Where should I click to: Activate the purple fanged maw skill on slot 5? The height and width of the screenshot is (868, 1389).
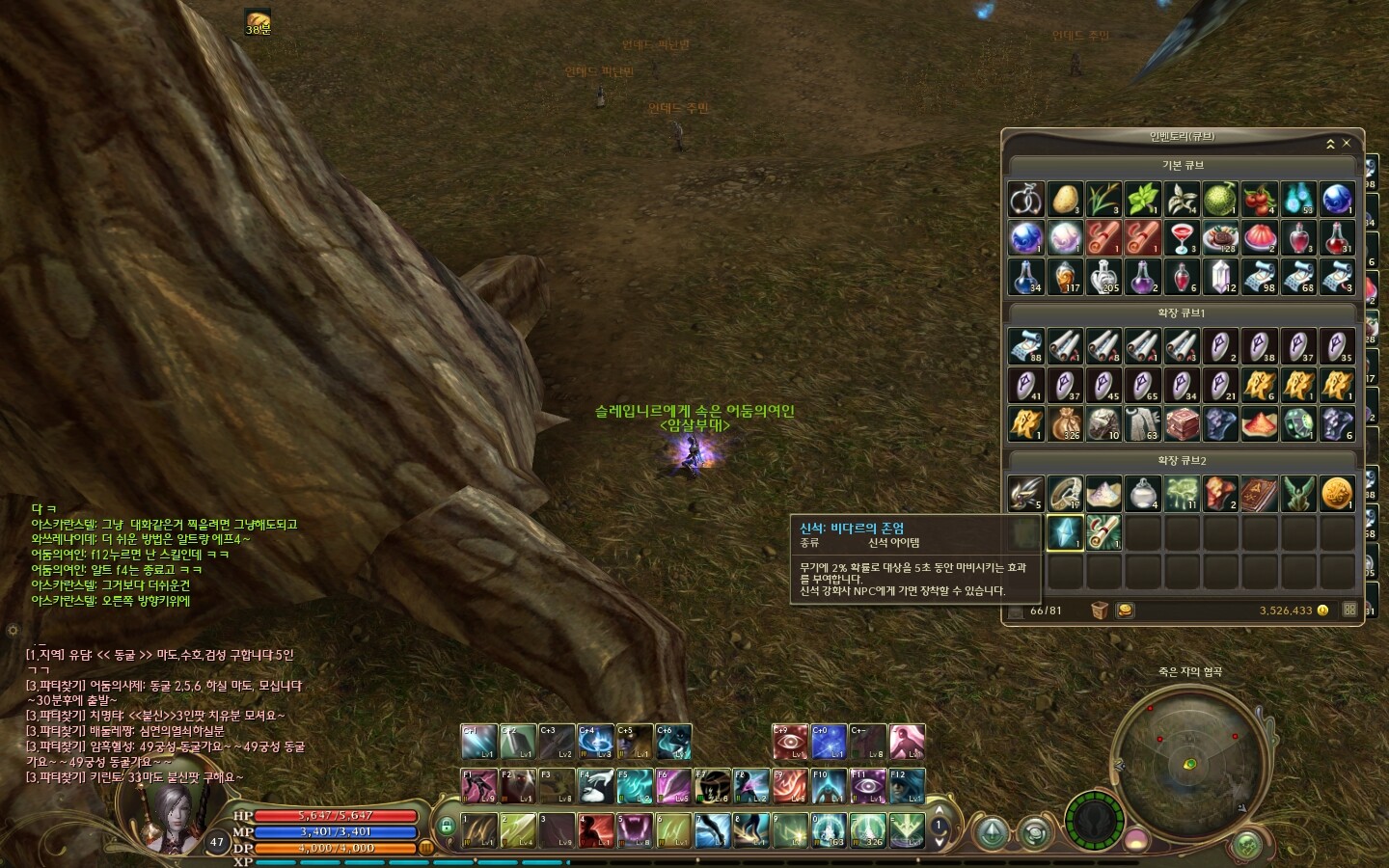tap(635, 829)
